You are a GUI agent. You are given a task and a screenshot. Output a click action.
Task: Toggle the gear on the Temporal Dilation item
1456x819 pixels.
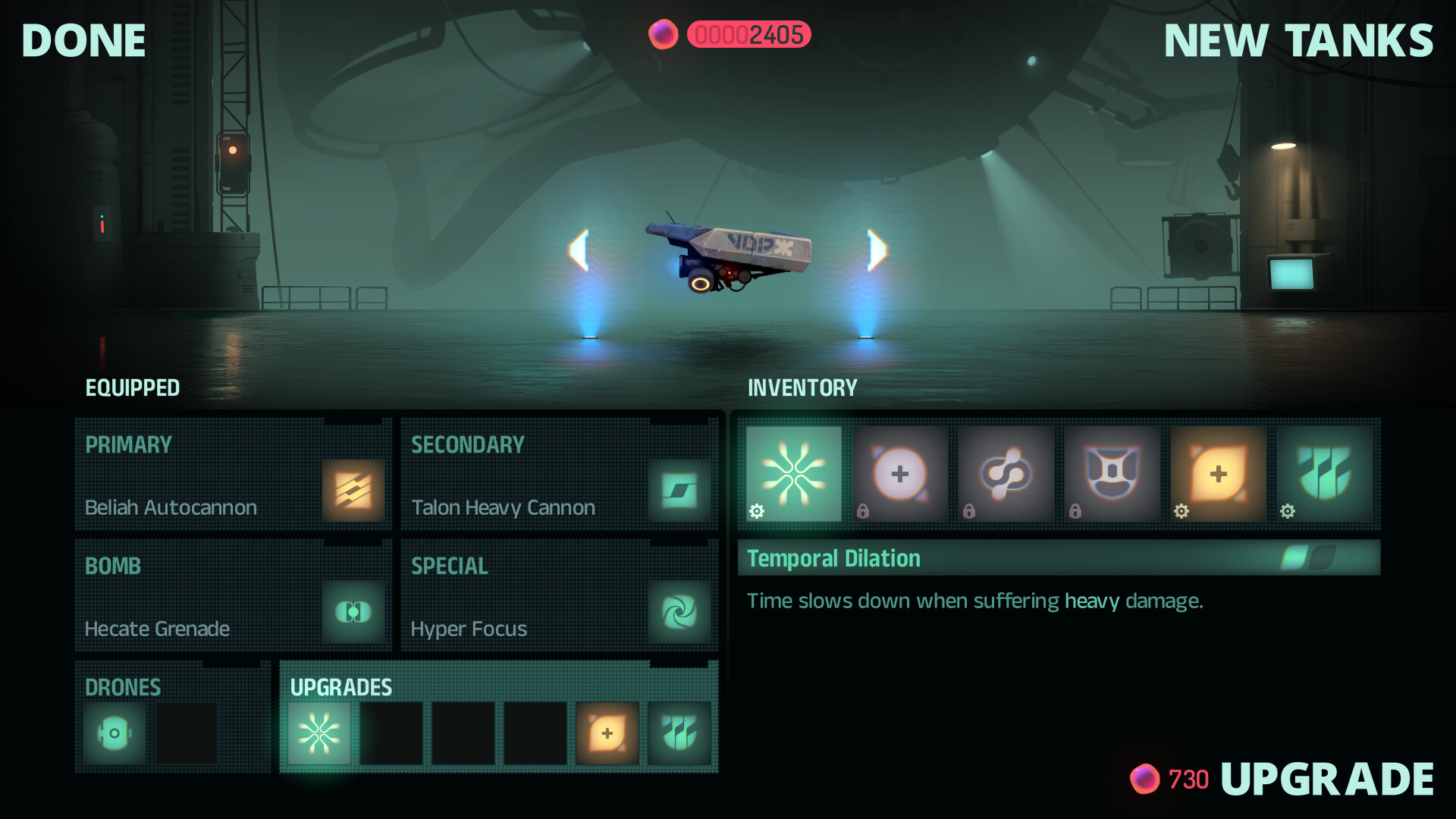[x=757, y=513]
